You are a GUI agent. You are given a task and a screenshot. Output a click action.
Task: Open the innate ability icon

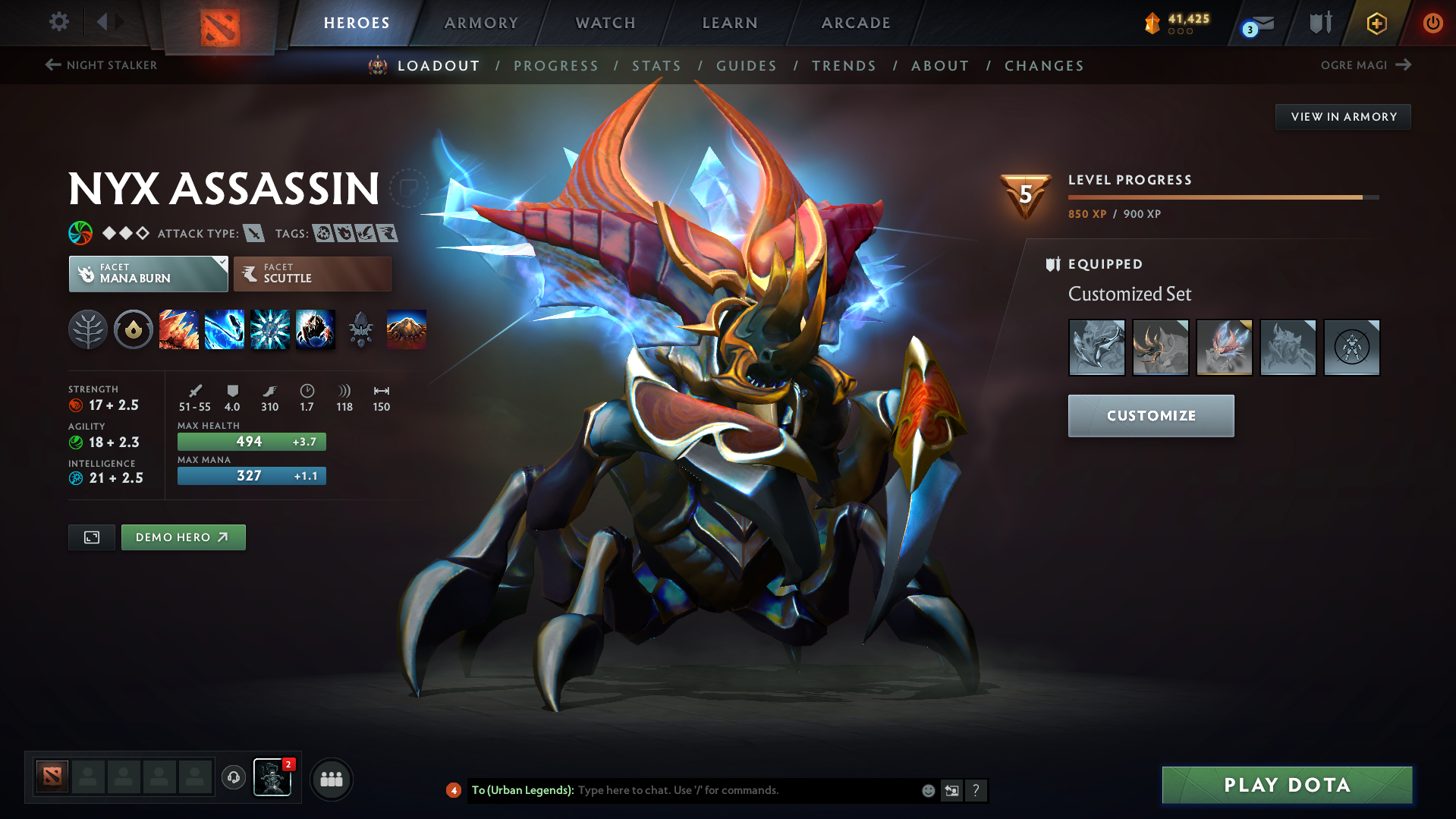pyautogui.click(x=134, y=329)
